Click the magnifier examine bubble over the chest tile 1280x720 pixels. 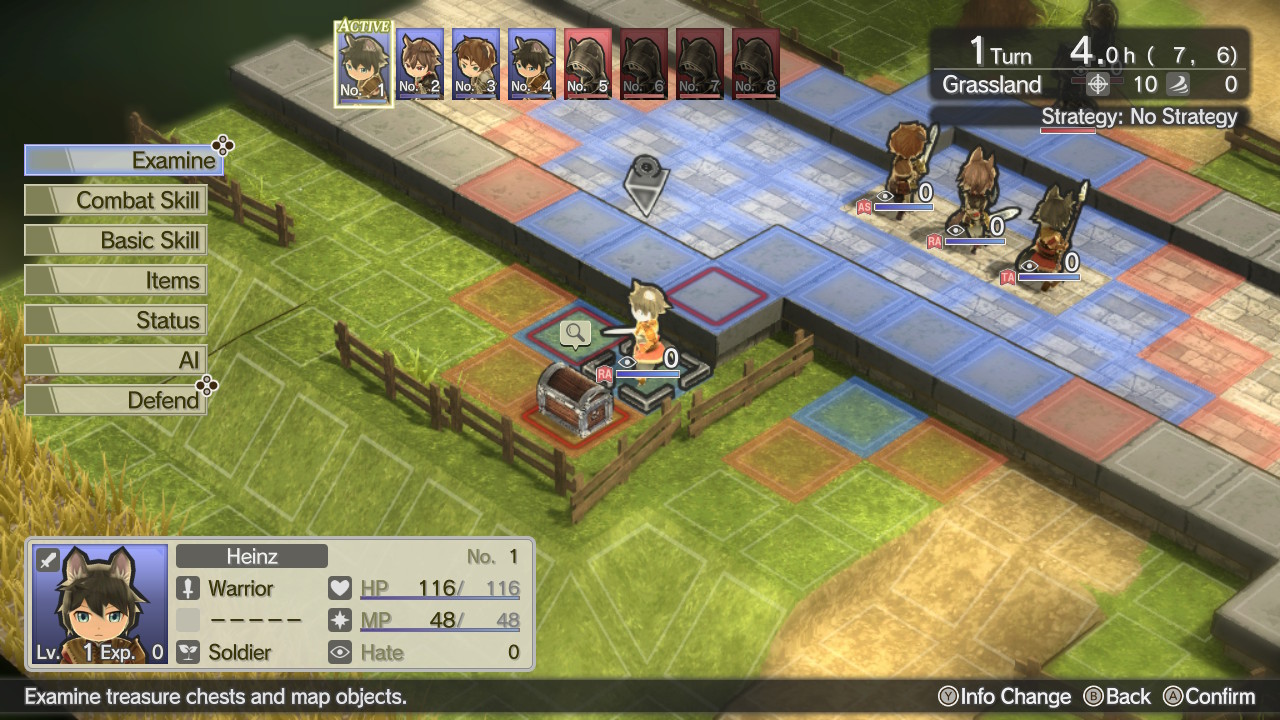575,333
